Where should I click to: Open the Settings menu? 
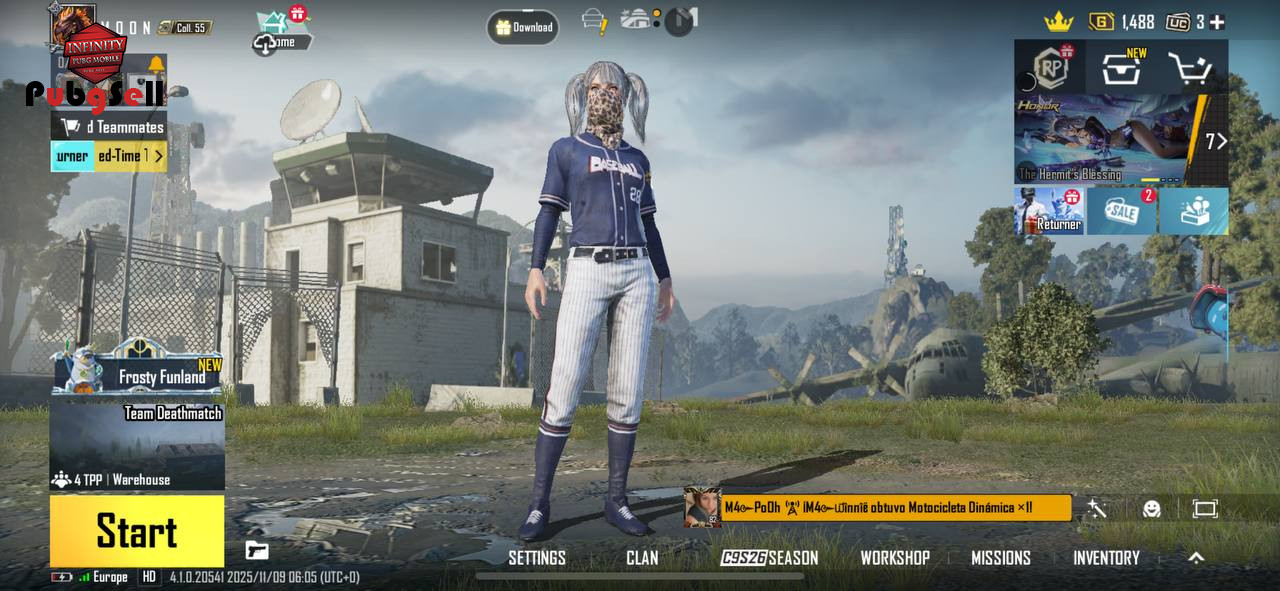(537, 558)
